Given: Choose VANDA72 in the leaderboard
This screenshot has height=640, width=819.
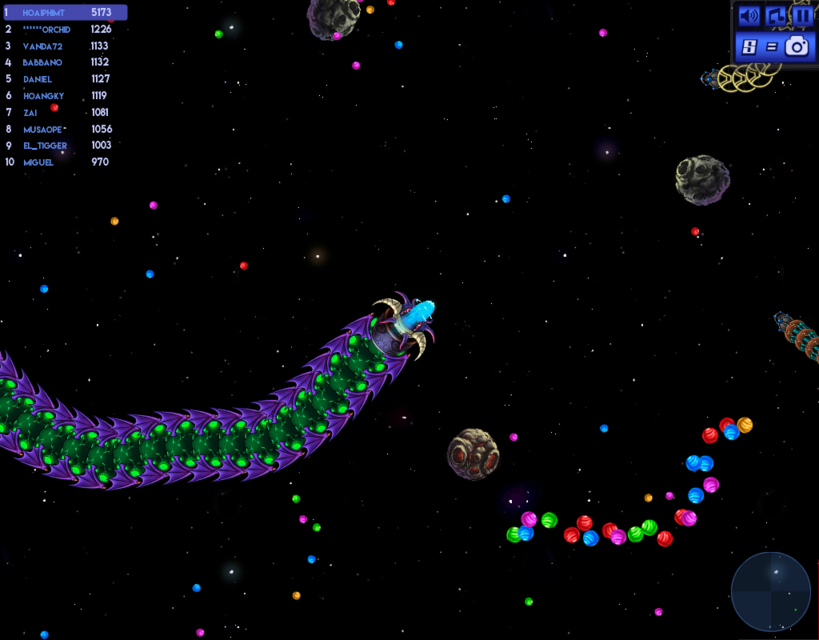Looking at the screenshot, I should pos(64,46).
